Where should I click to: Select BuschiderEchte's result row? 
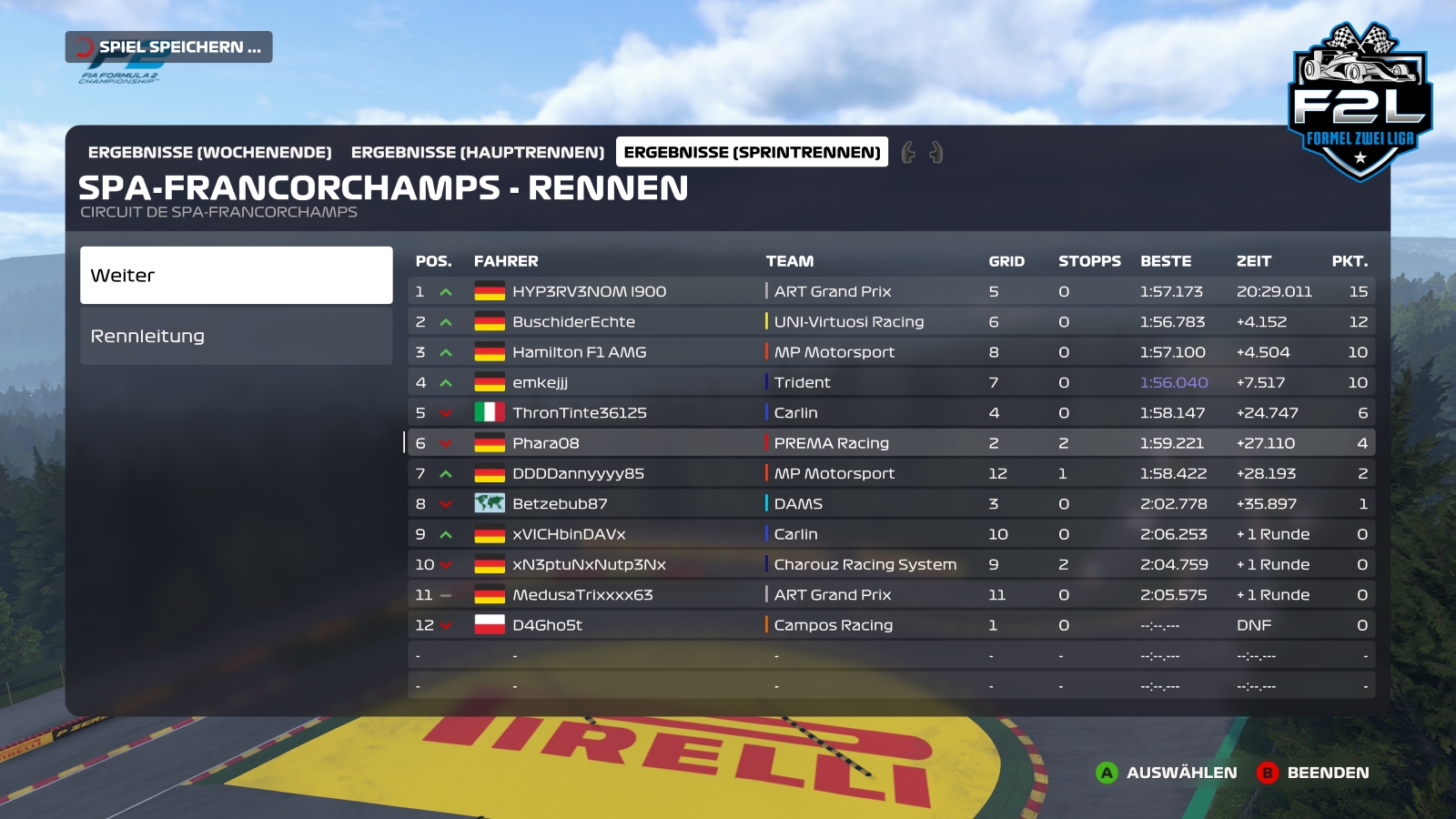coord(573,322)
